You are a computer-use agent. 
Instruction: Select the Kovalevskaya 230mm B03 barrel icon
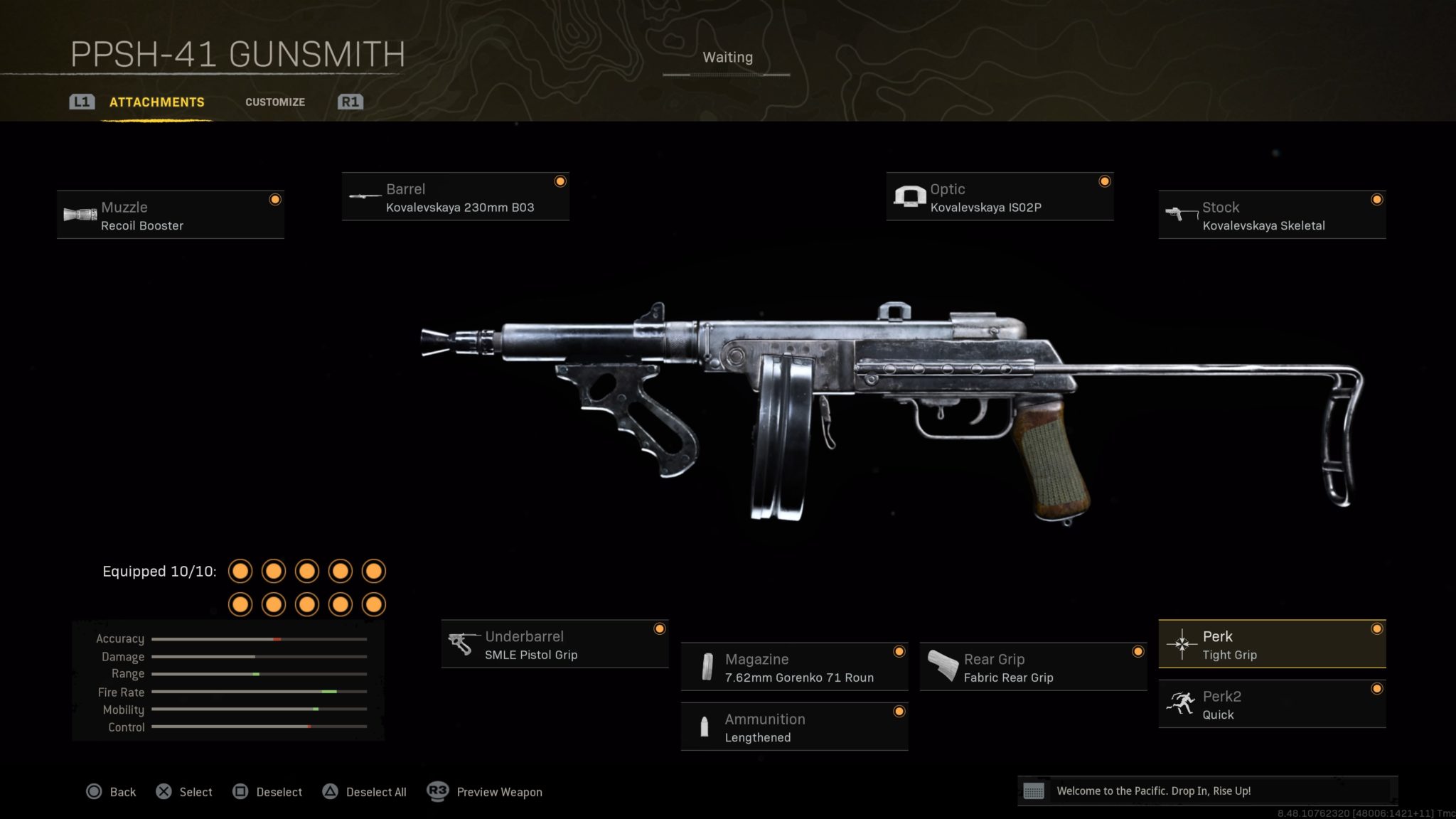click(x=364, y=196)
